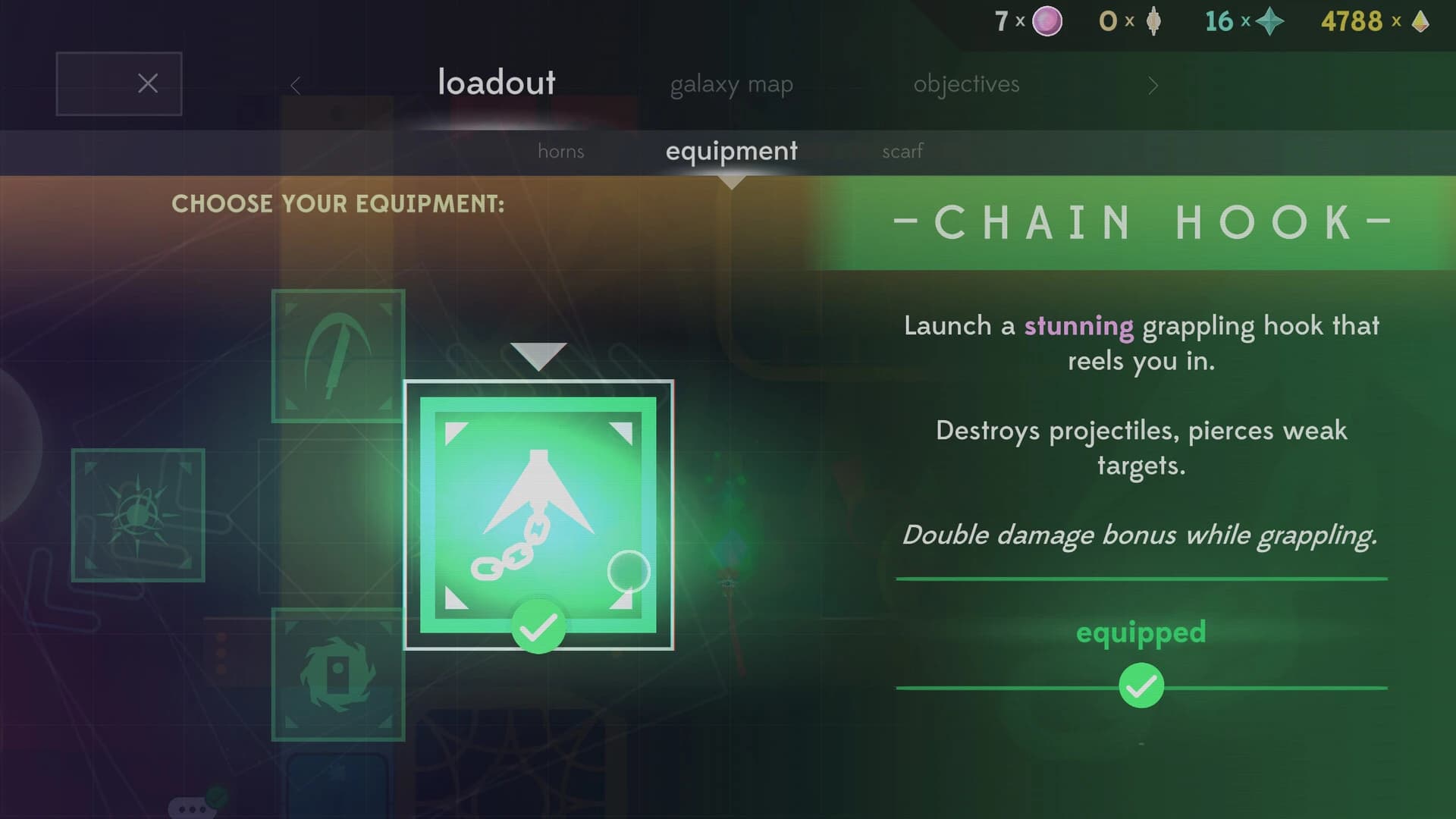Open the galaxy map screen

(x=732, y=84)
